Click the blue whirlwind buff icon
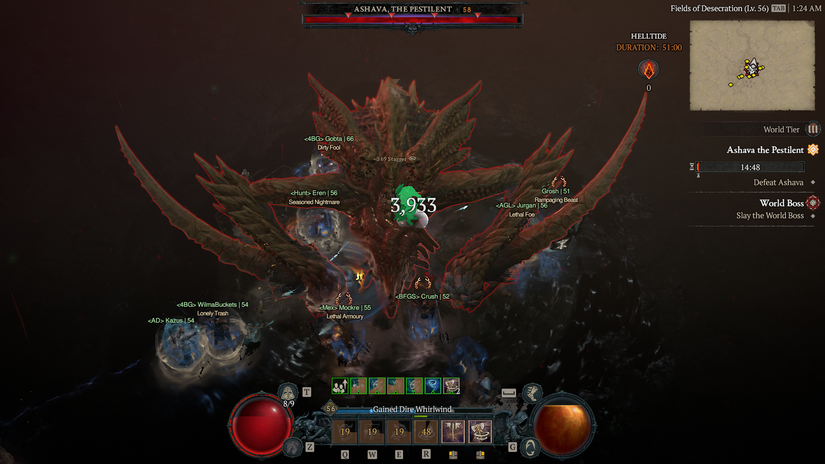 click(433, 386)
